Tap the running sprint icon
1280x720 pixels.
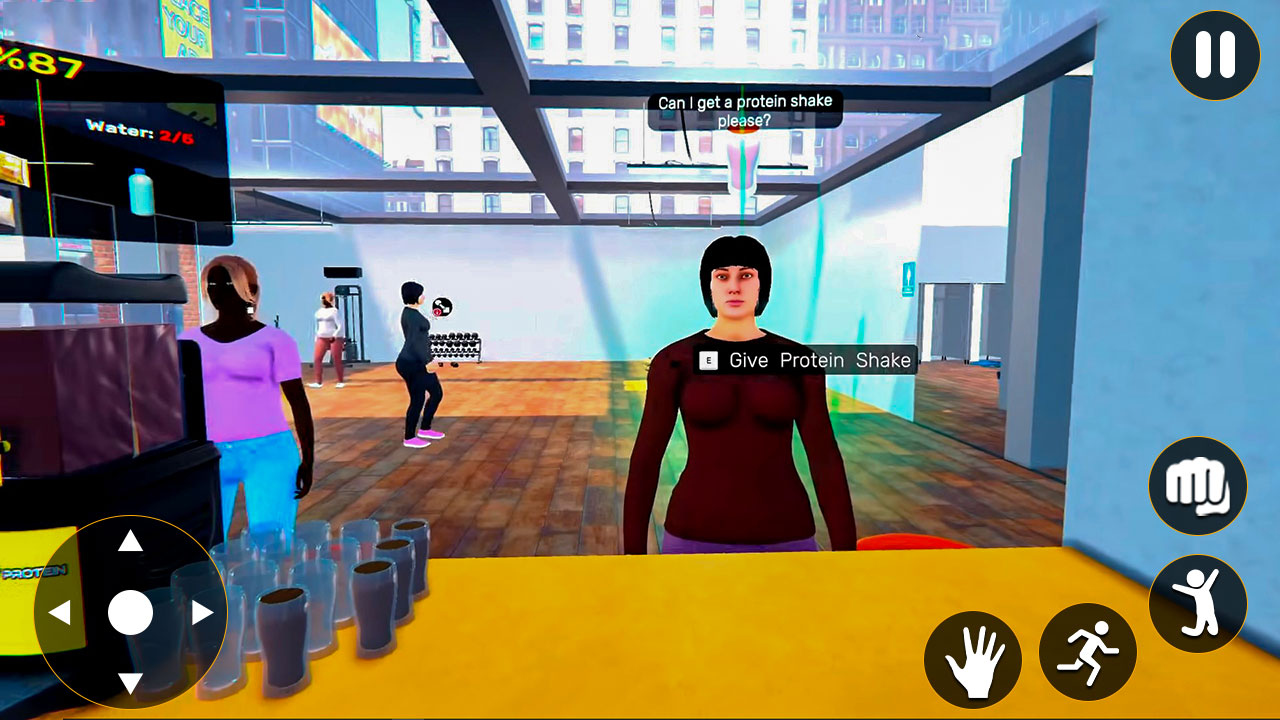[x=1087, y=652]
